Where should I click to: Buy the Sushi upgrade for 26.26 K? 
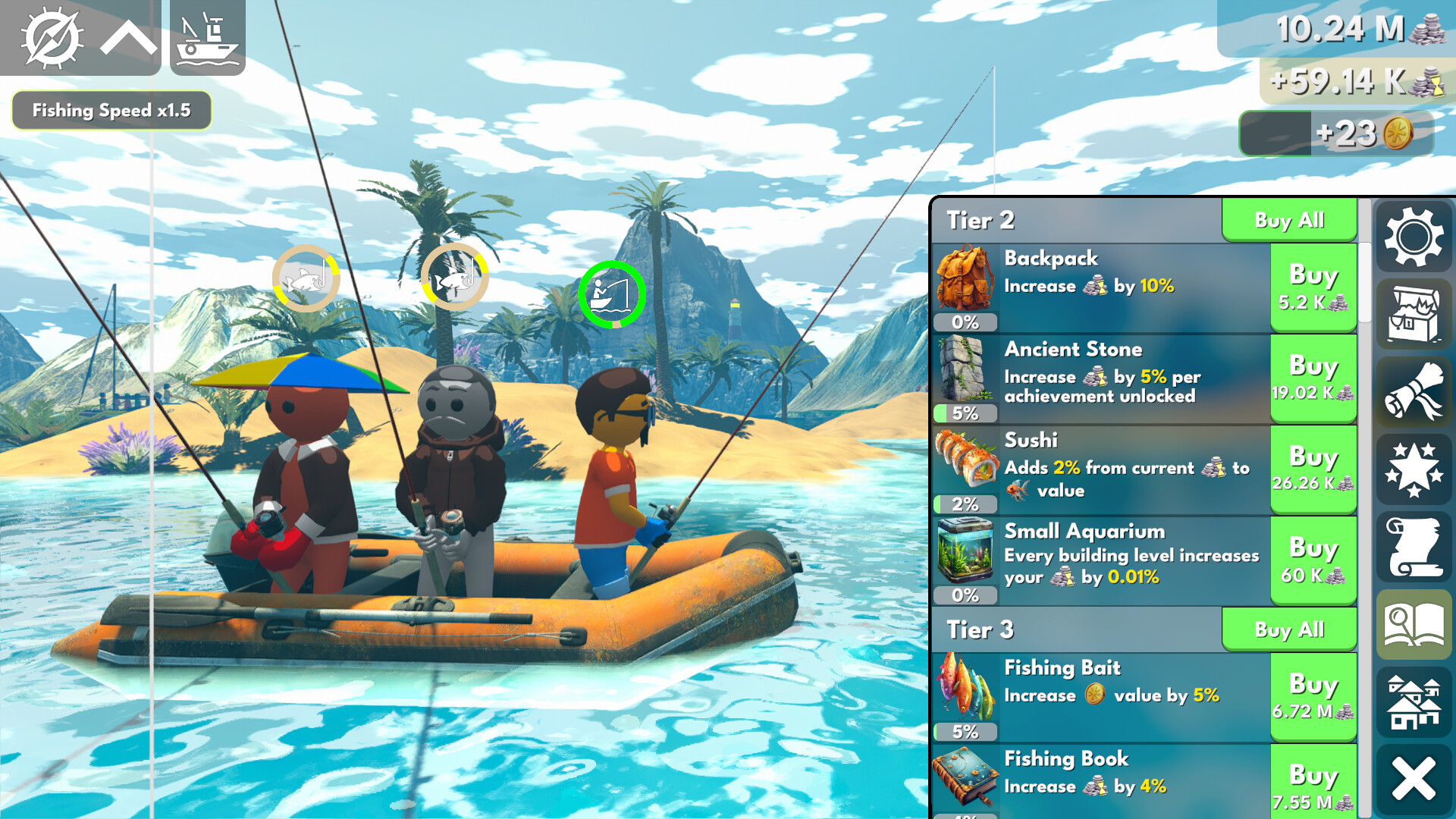point(1313,468)
